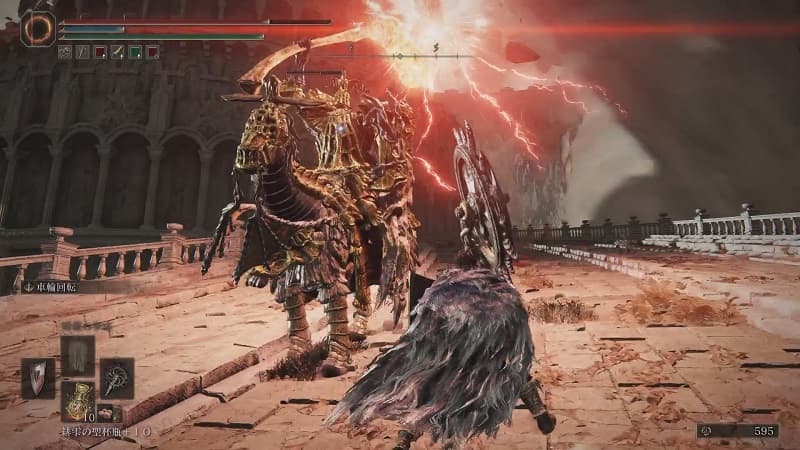Select the green status buff icon
Viewport: 800px width, 450px height.
point(134,52)
